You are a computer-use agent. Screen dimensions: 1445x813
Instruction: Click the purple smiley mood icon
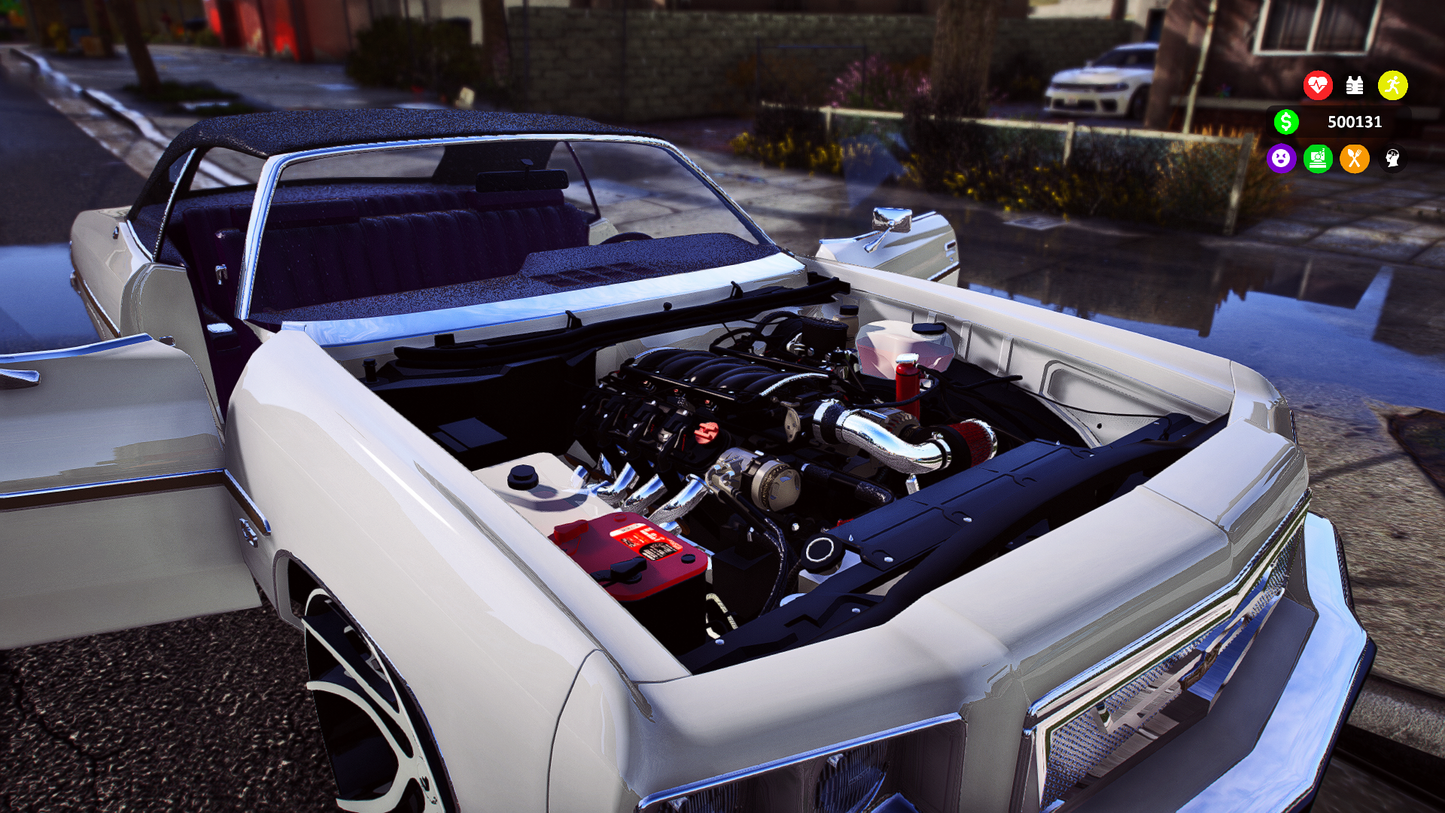(1281, 158)
